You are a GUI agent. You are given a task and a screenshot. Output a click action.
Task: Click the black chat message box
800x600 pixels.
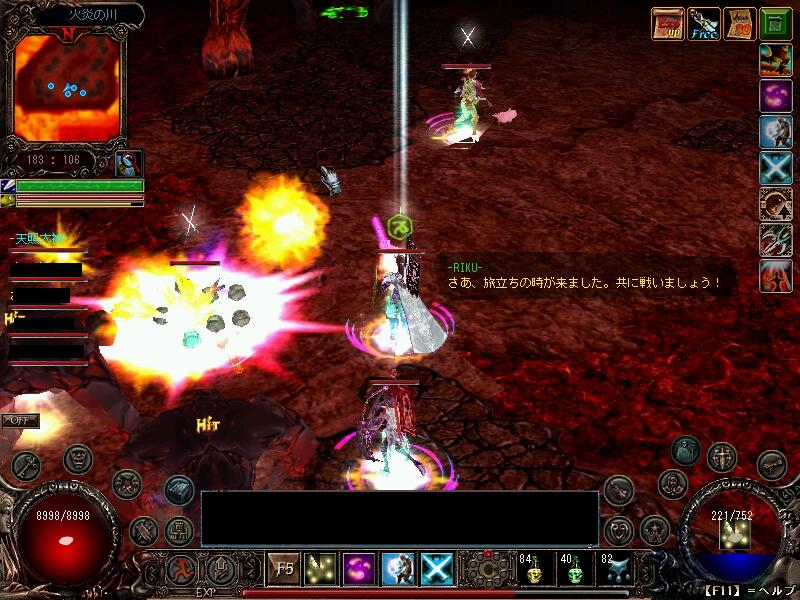pyautogui.click(x=400, y=518)
